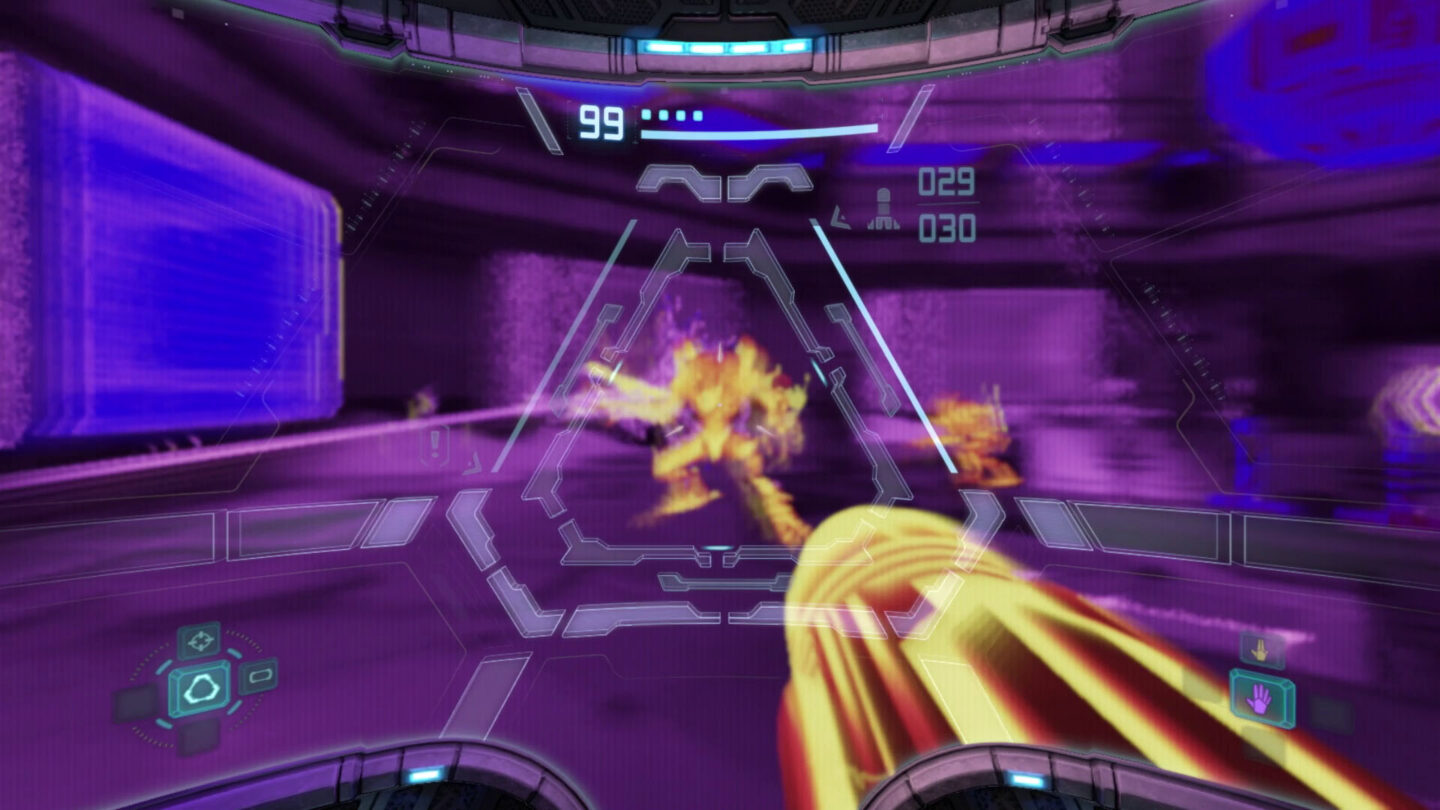
Task: Select the purple hand beam icon bottom right
Action: [x=1259, y=698]
